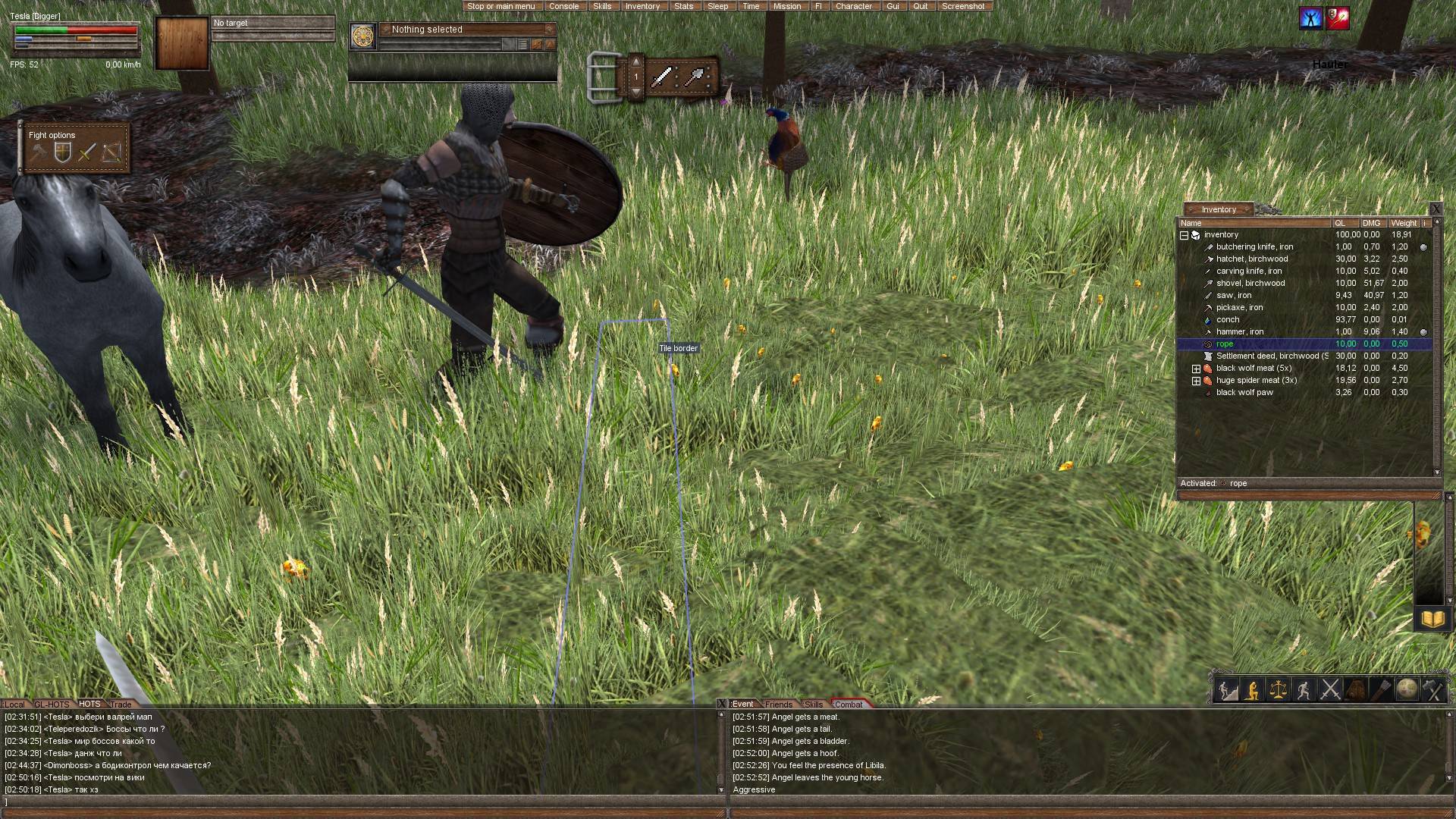Expand the huge spider meat stack
Image resolution: width=1456 pixels, height=819 pixels.
(1196, 381)
